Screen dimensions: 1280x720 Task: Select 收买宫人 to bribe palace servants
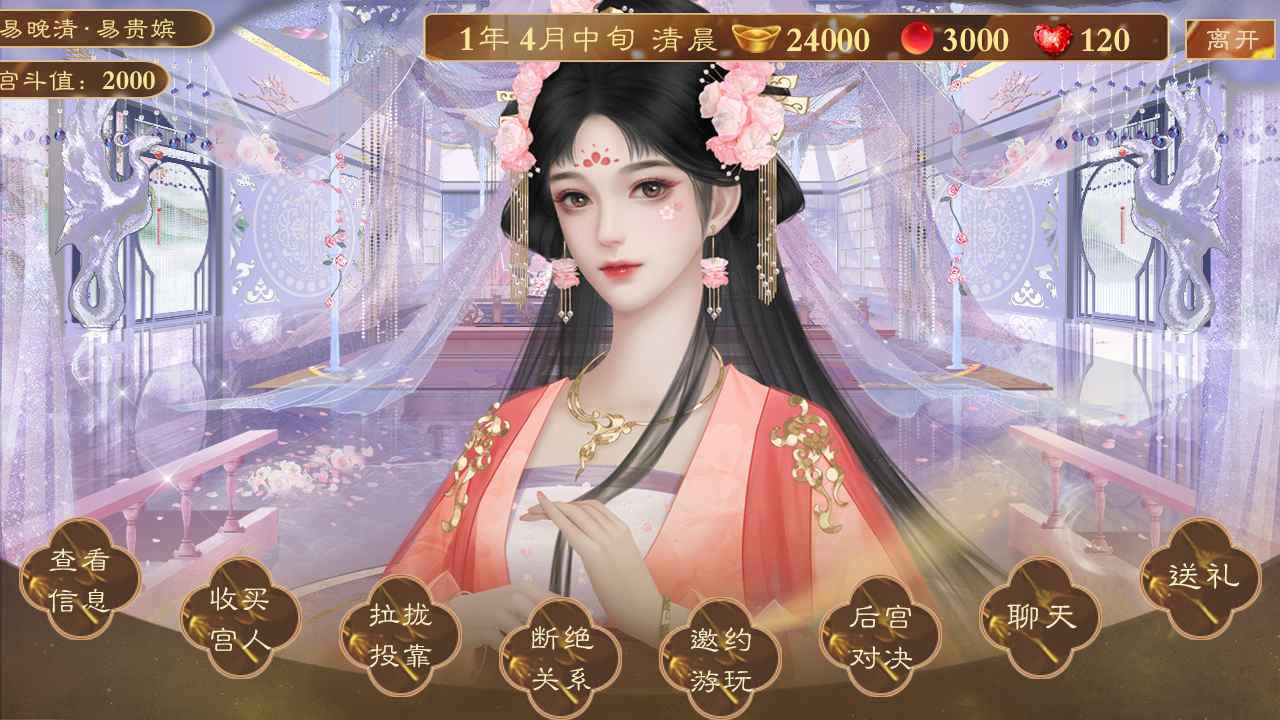click(x=240, y=621)
